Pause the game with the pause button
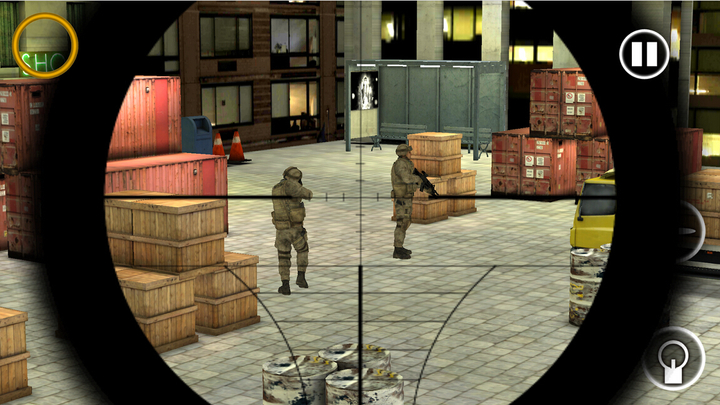The height and width of the screenshot is (405, 720). 644,54
